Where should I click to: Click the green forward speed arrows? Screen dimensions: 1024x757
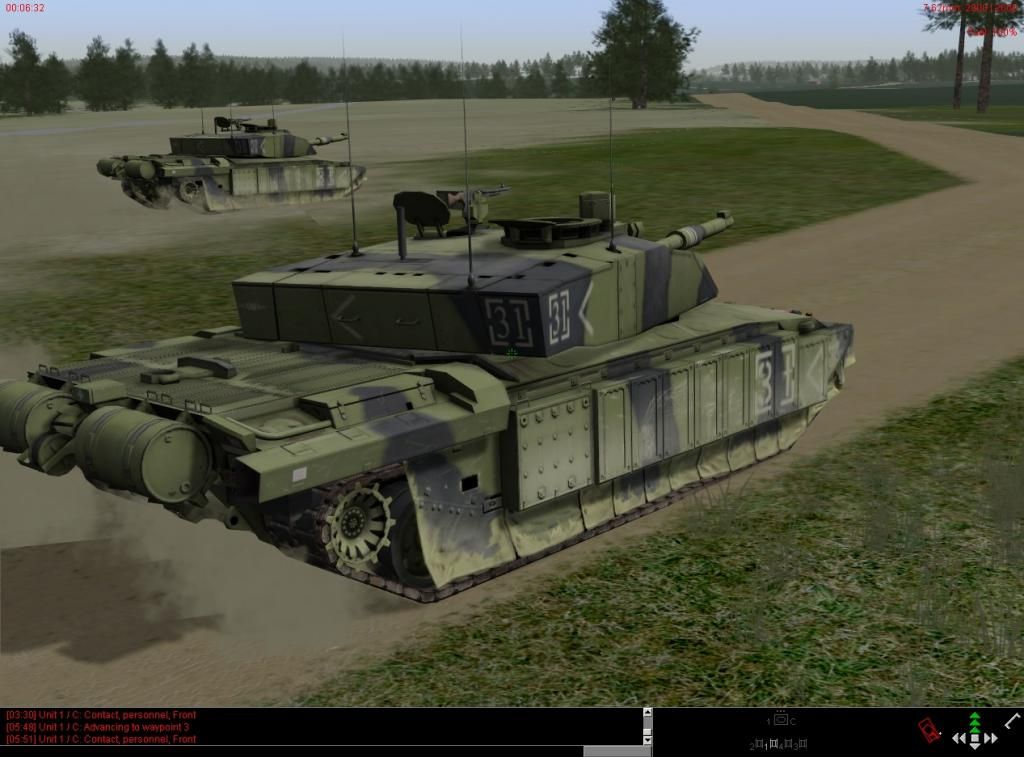(975, 721)
